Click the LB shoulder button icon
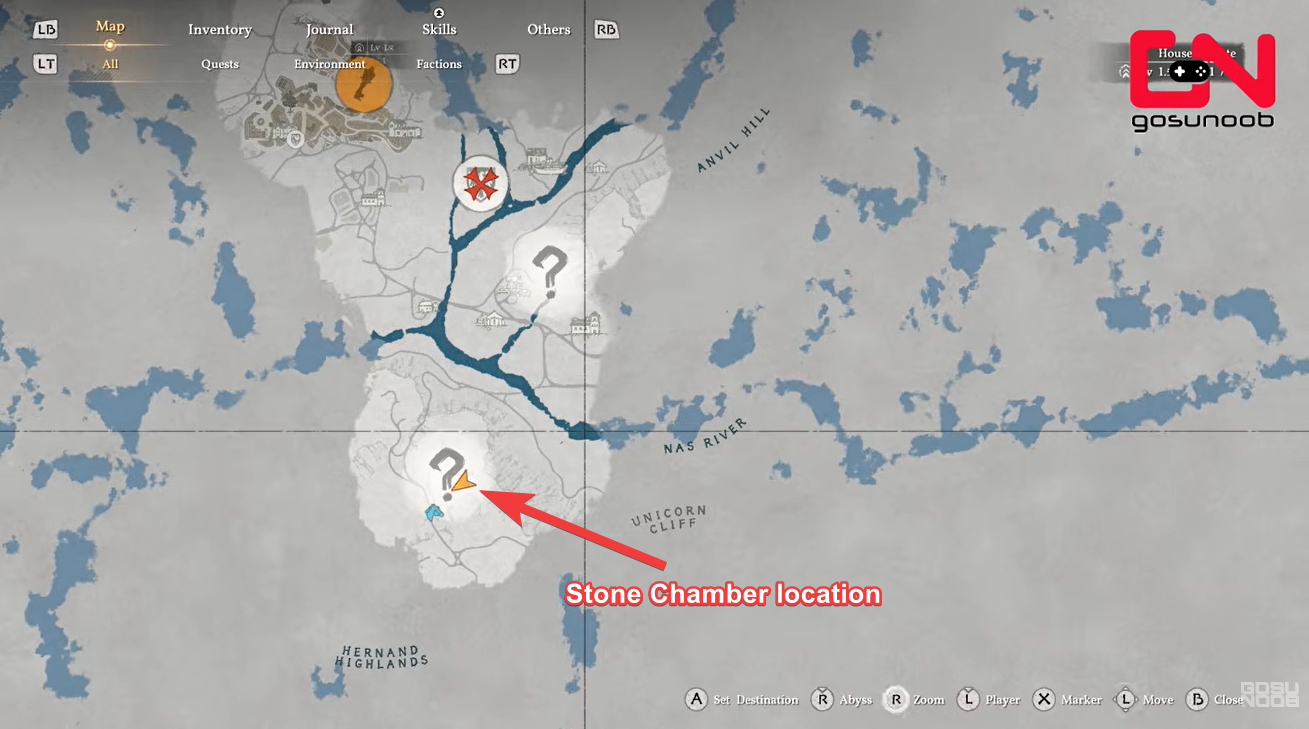Screen dimensions: 1309x729 44,29
